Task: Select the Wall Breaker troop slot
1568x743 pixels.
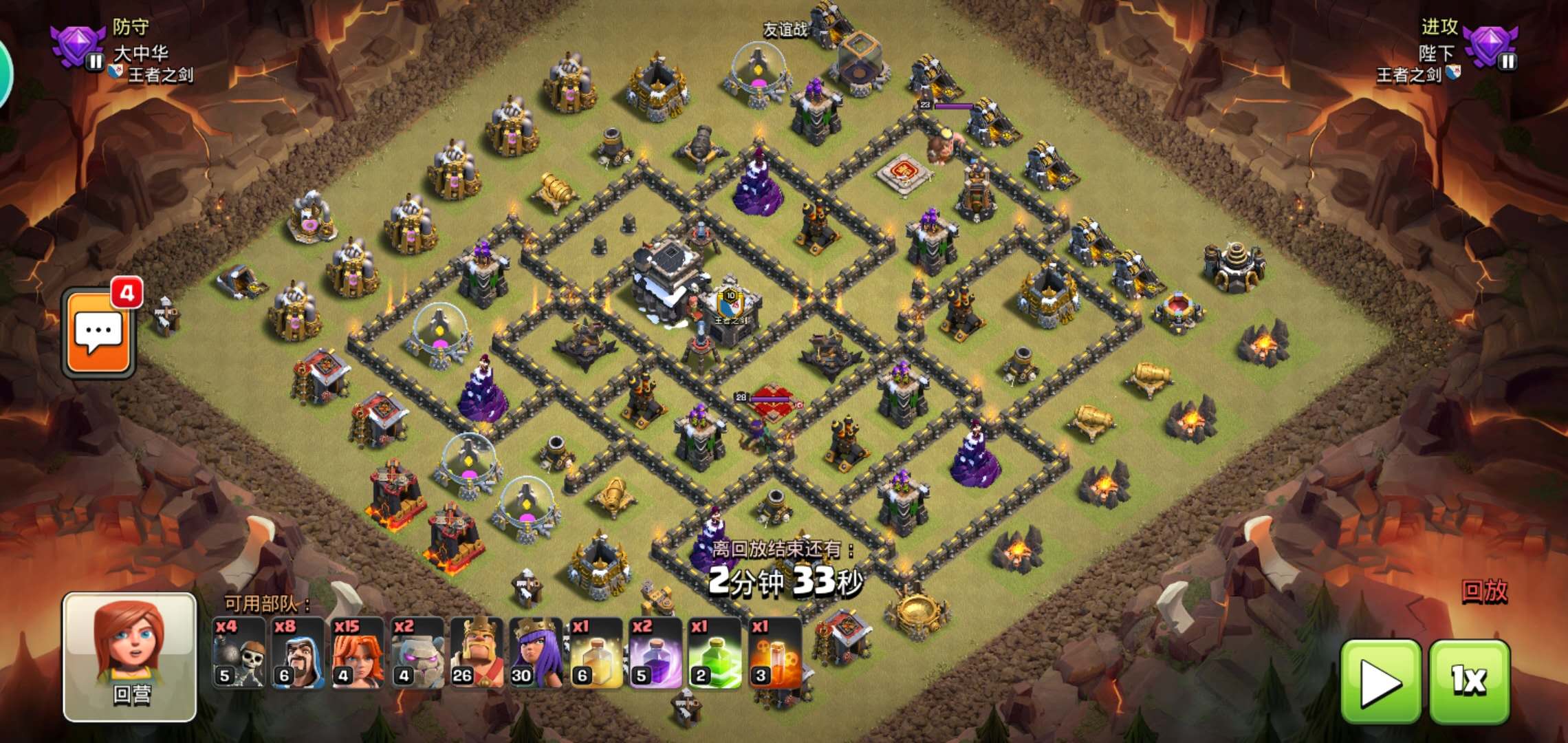Action: [239, 654]
